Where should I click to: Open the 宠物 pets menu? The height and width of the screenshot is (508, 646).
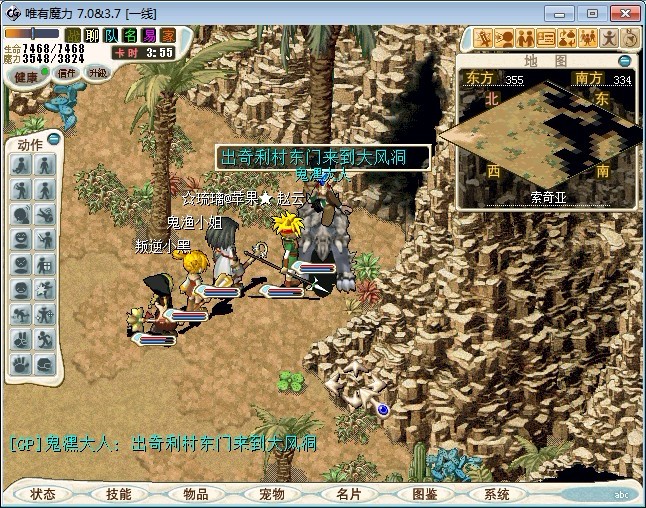pos(272,494)
